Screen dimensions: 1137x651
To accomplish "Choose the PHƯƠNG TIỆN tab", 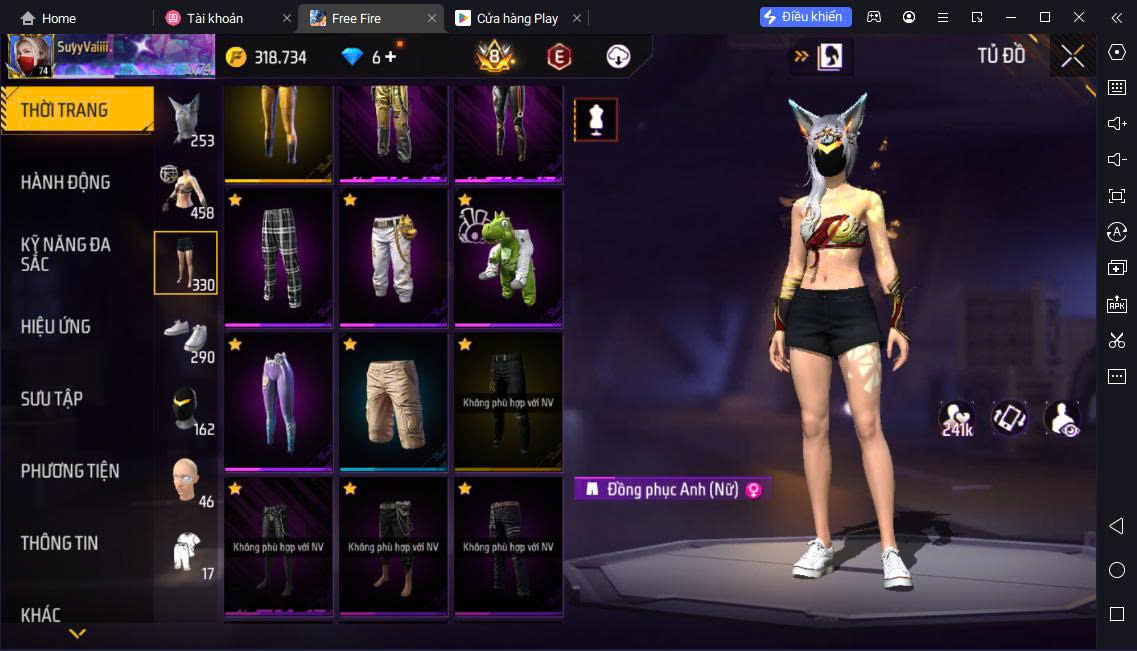I will 70,470.
